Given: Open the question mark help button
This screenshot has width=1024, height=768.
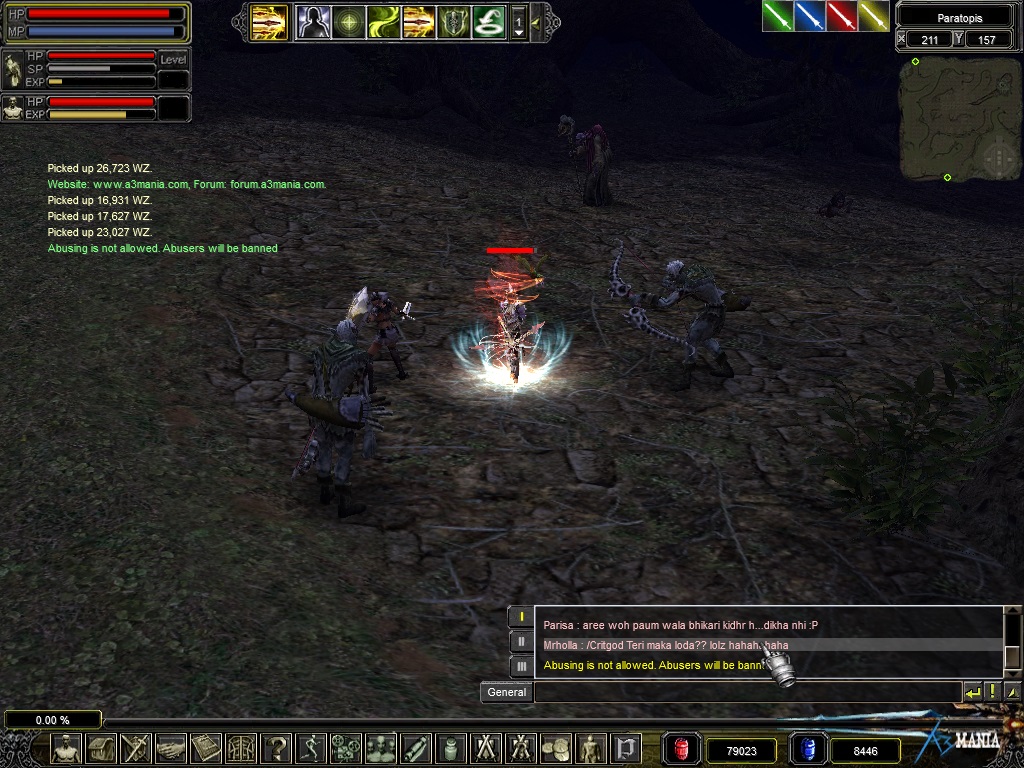Looking at the screenshot, I should [x=275, y=748].
